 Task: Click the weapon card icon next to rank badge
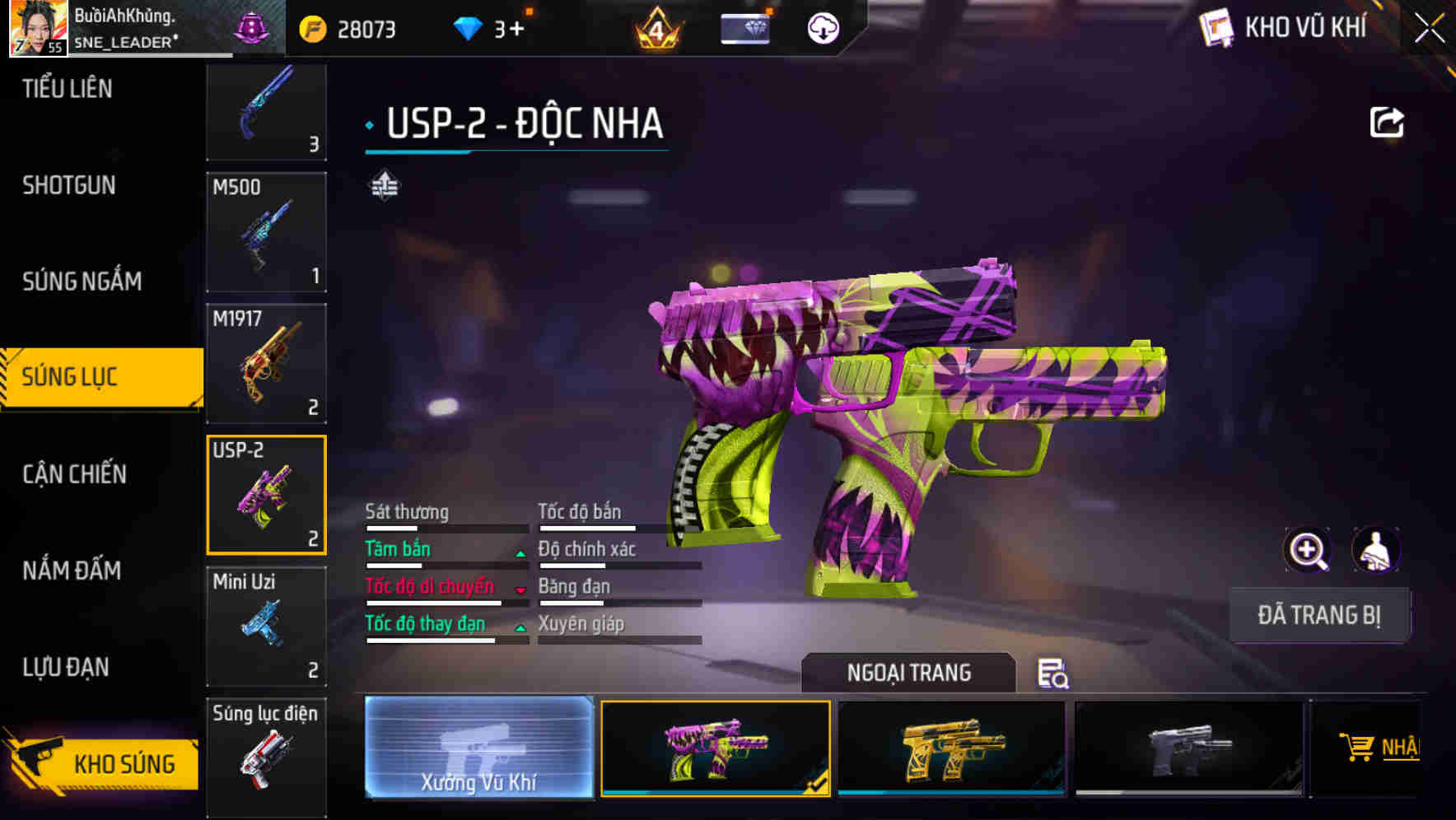point(745,27)
